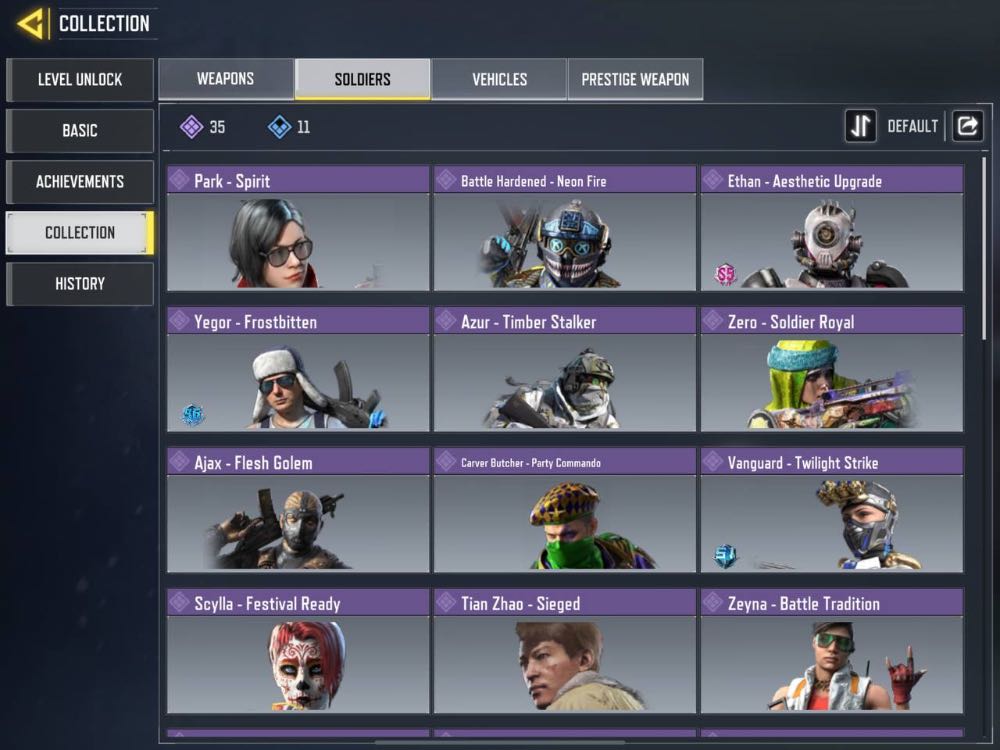
Task: Click the share icon button
Action: click(967, 126)
